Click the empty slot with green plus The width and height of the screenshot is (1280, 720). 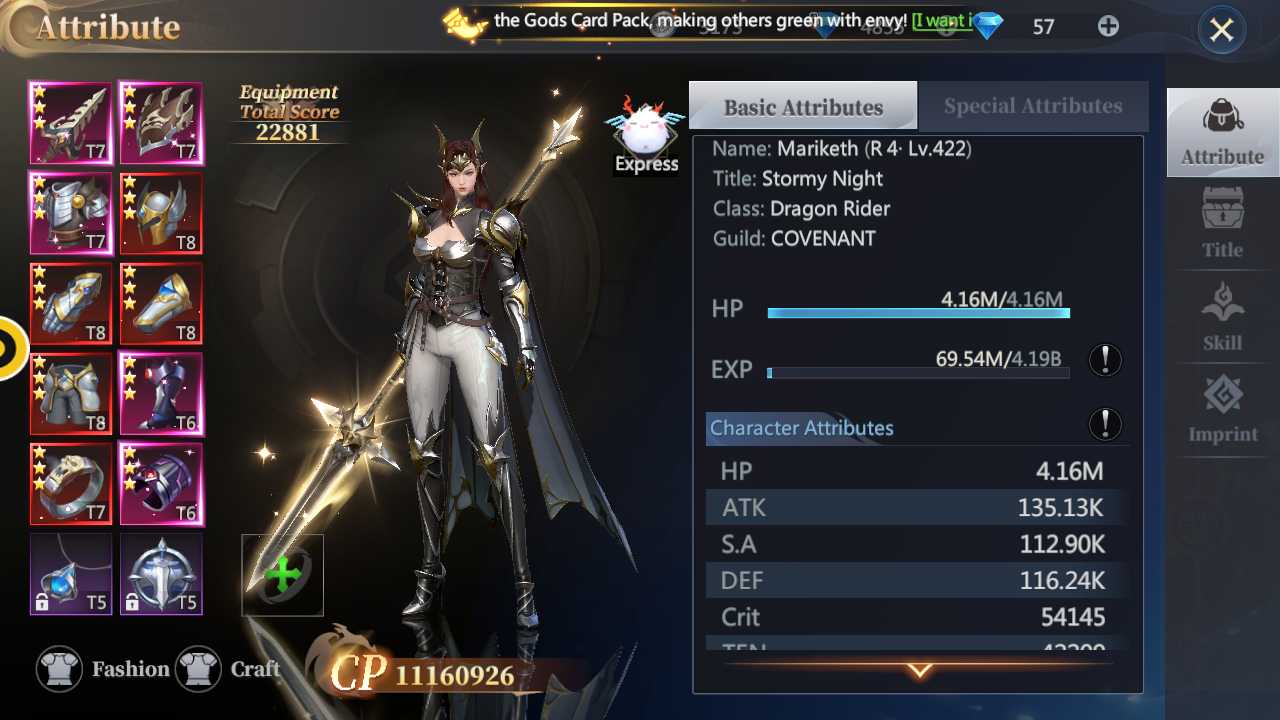[x=282, y=575]
